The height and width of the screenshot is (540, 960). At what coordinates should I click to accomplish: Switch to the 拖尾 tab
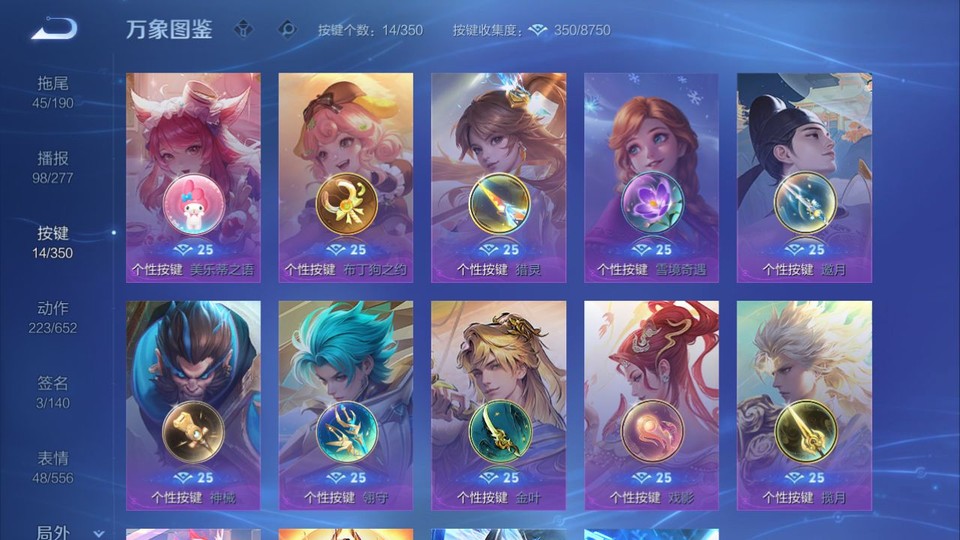point(54,92)
